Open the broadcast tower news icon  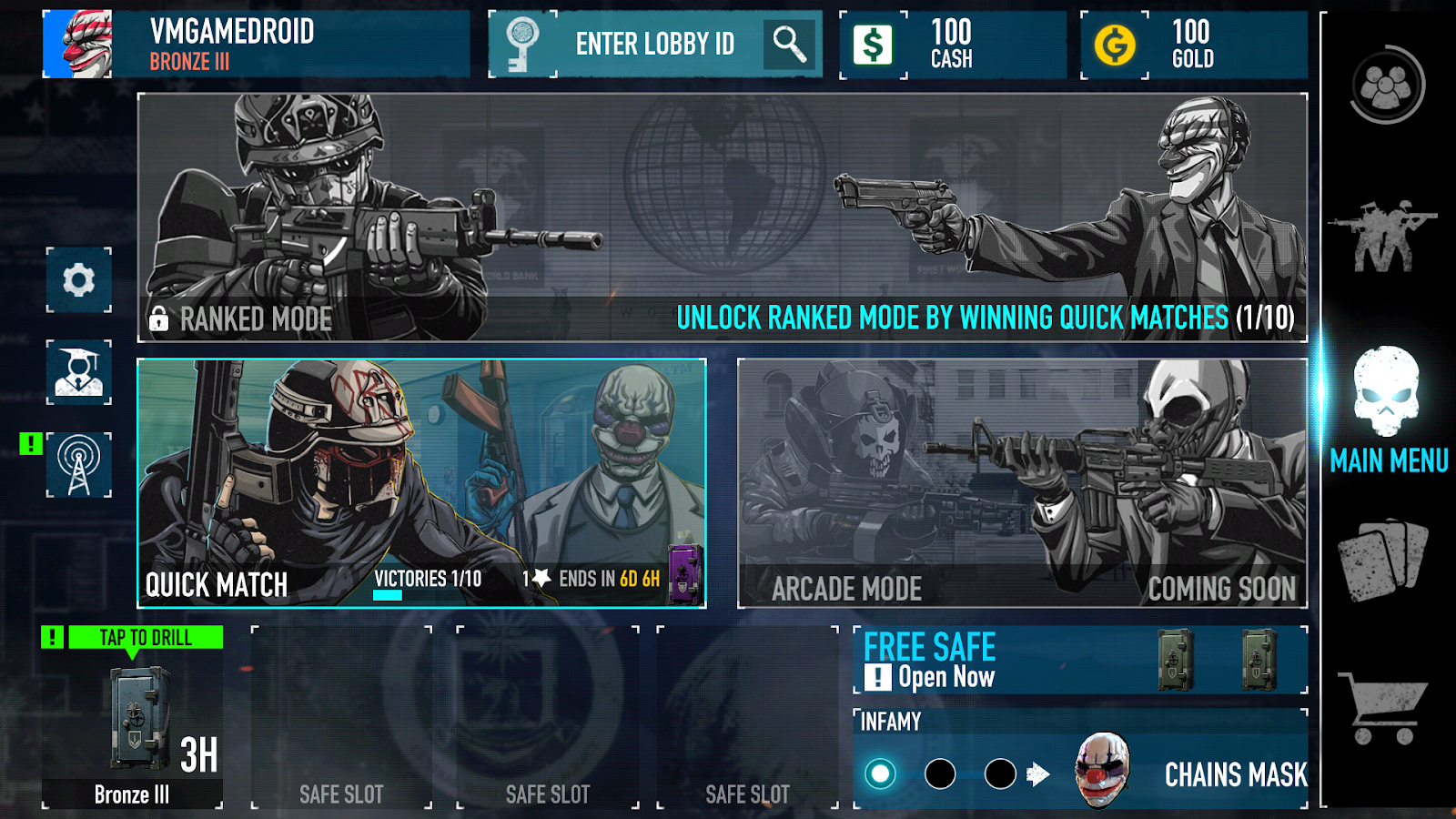pyautogui.click(x=78, y=462)
